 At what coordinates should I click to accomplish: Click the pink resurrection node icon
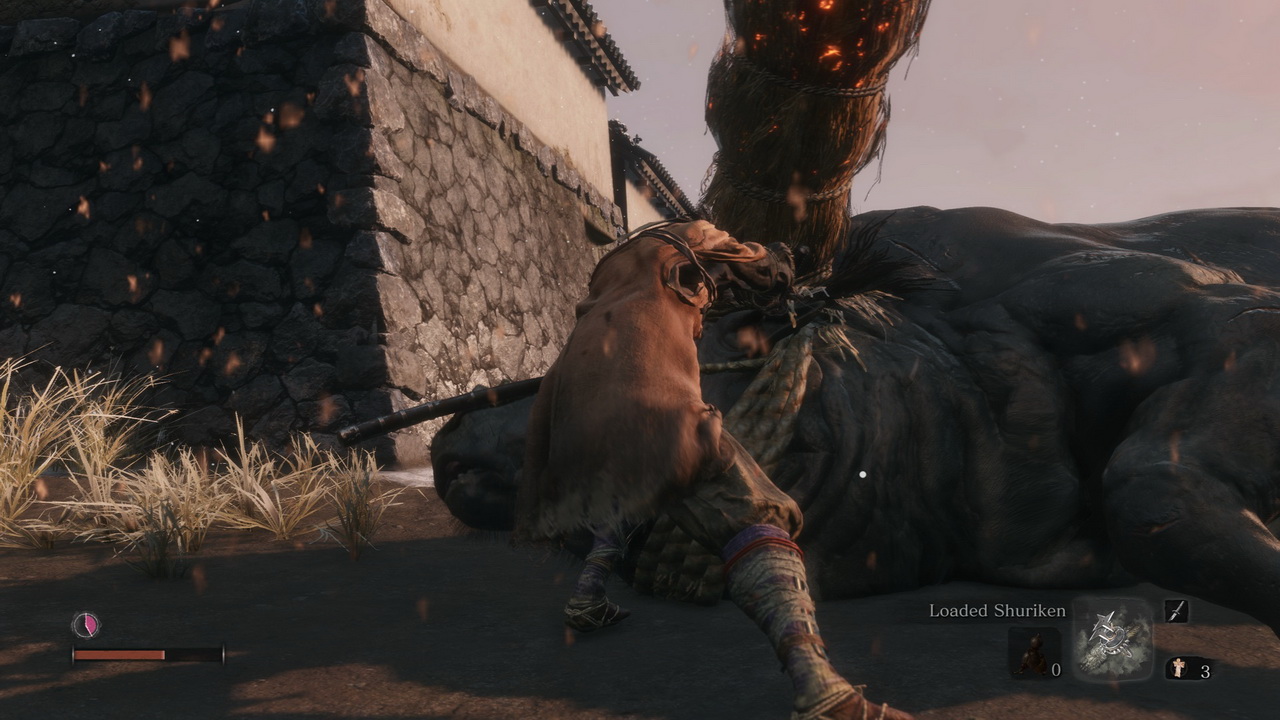[86, 625]
